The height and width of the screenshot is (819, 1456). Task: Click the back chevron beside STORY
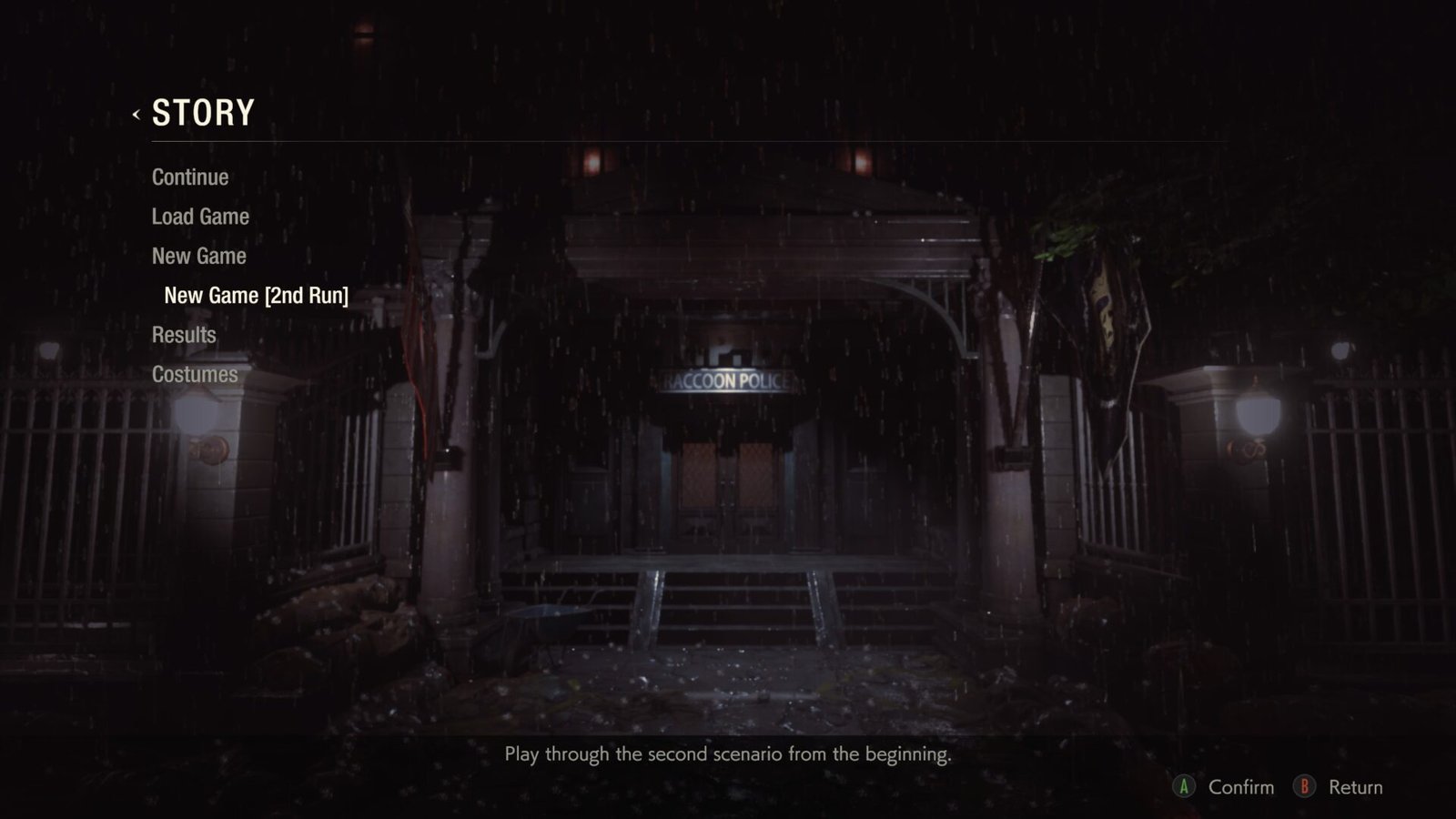coord(135,114)
